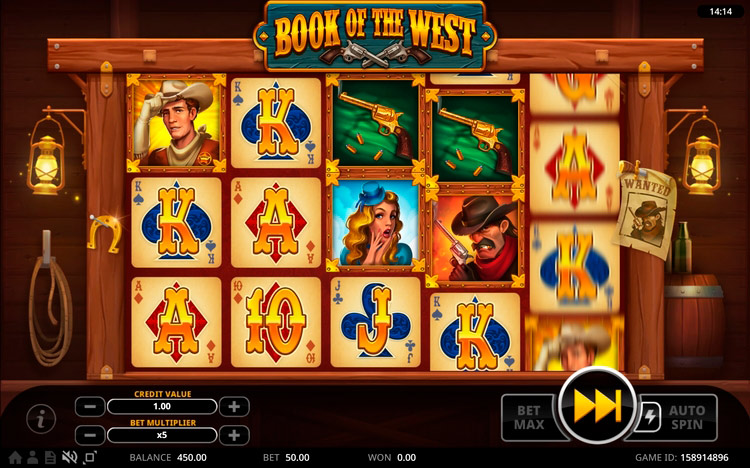Toggle the muted sound speaker icon

[70, 458]
